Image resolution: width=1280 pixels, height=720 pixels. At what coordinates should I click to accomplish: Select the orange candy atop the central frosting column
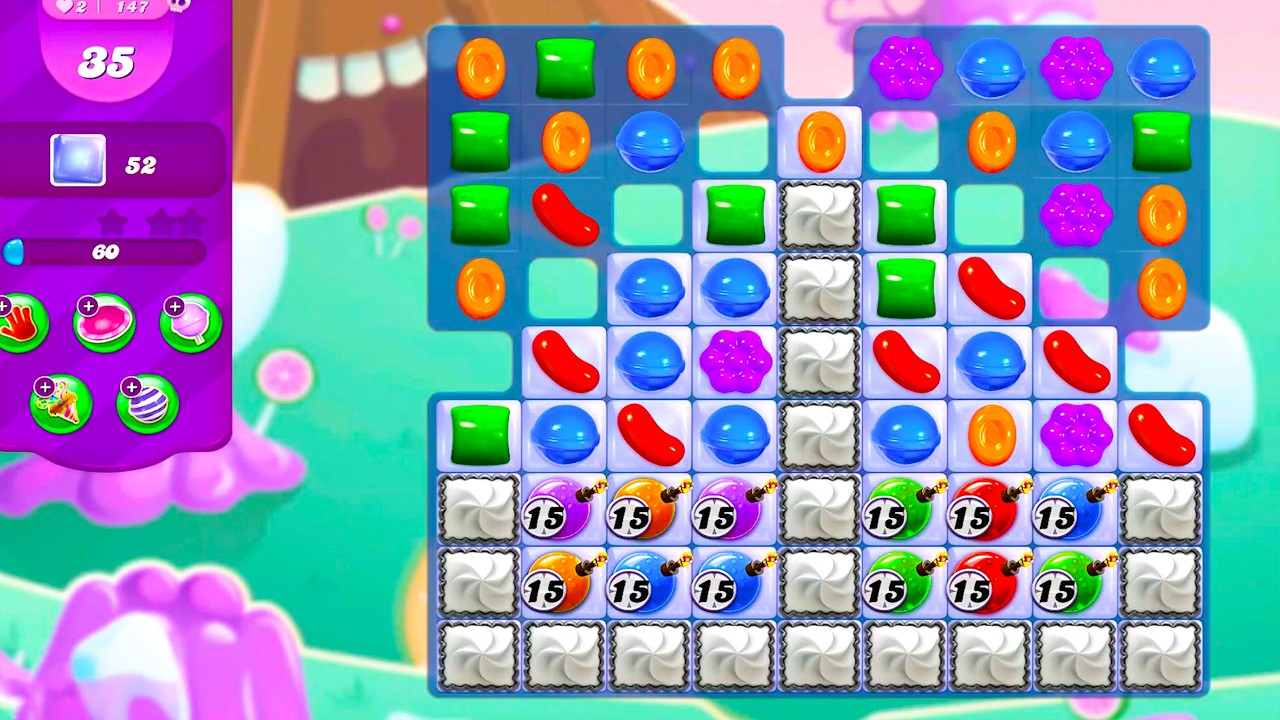tap(820, 141)
